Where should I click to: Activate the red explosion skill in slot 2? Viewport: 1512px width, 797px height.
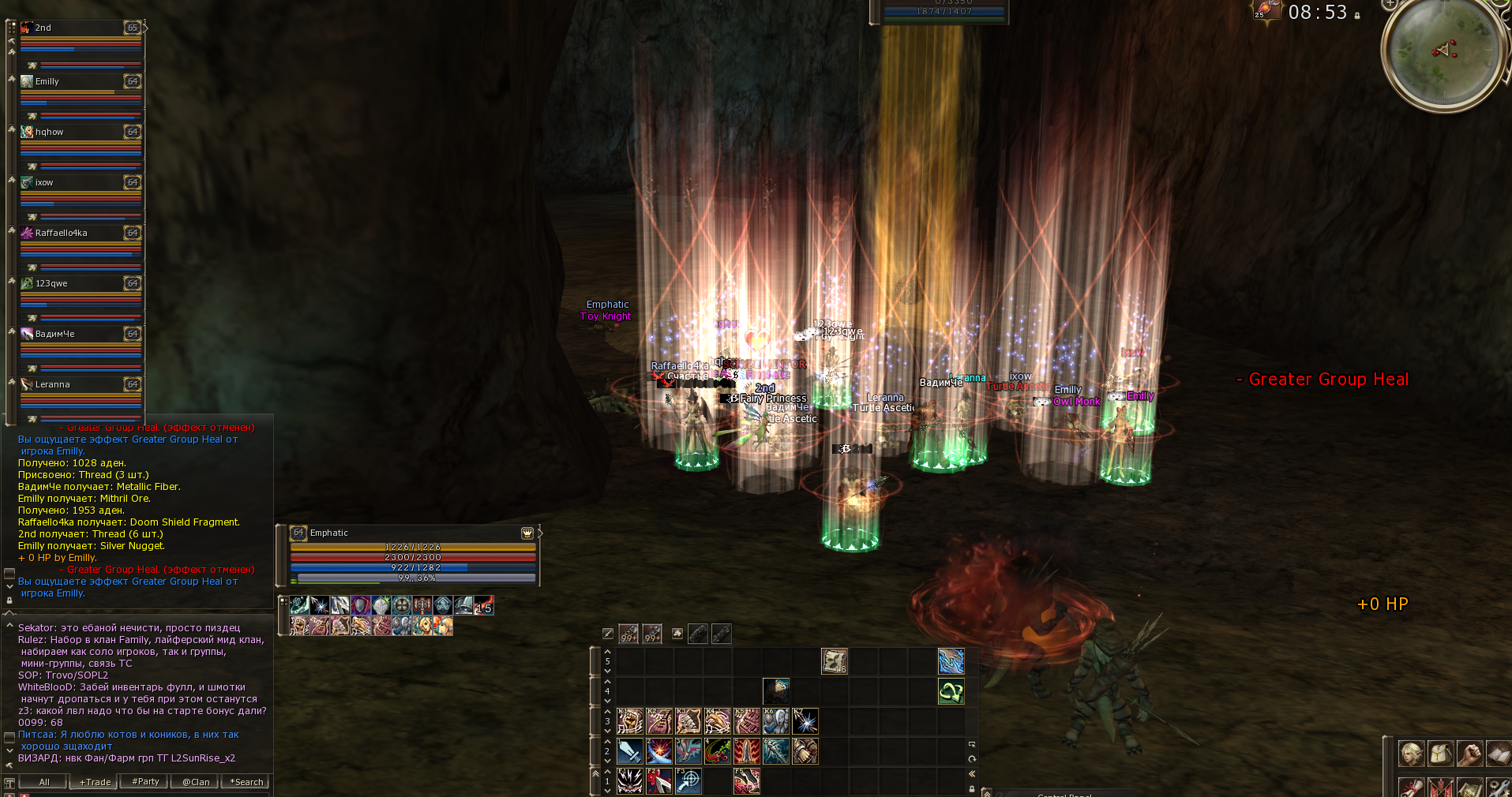pyautogui.click(x=658, y=751)
